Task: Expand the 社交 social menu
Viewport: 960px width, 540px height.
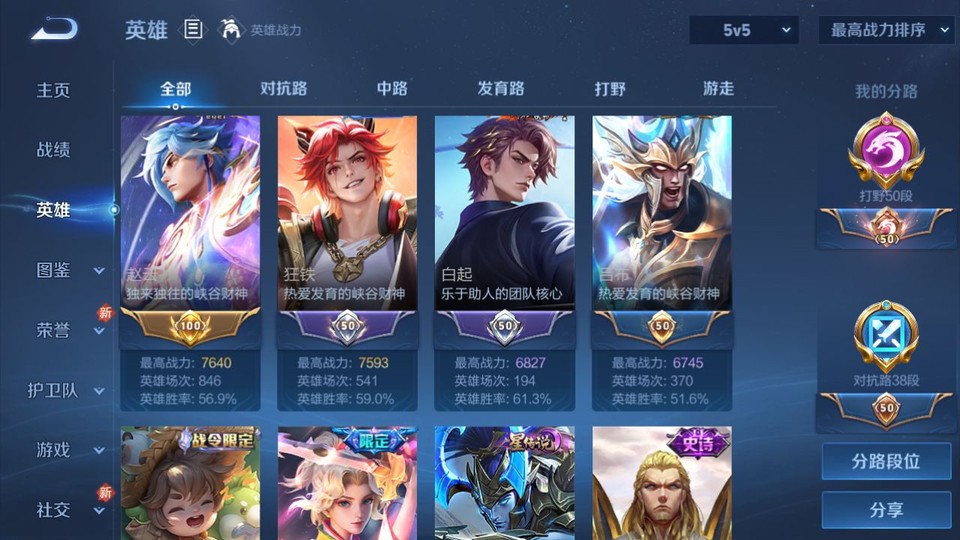Action: (67, 510)
